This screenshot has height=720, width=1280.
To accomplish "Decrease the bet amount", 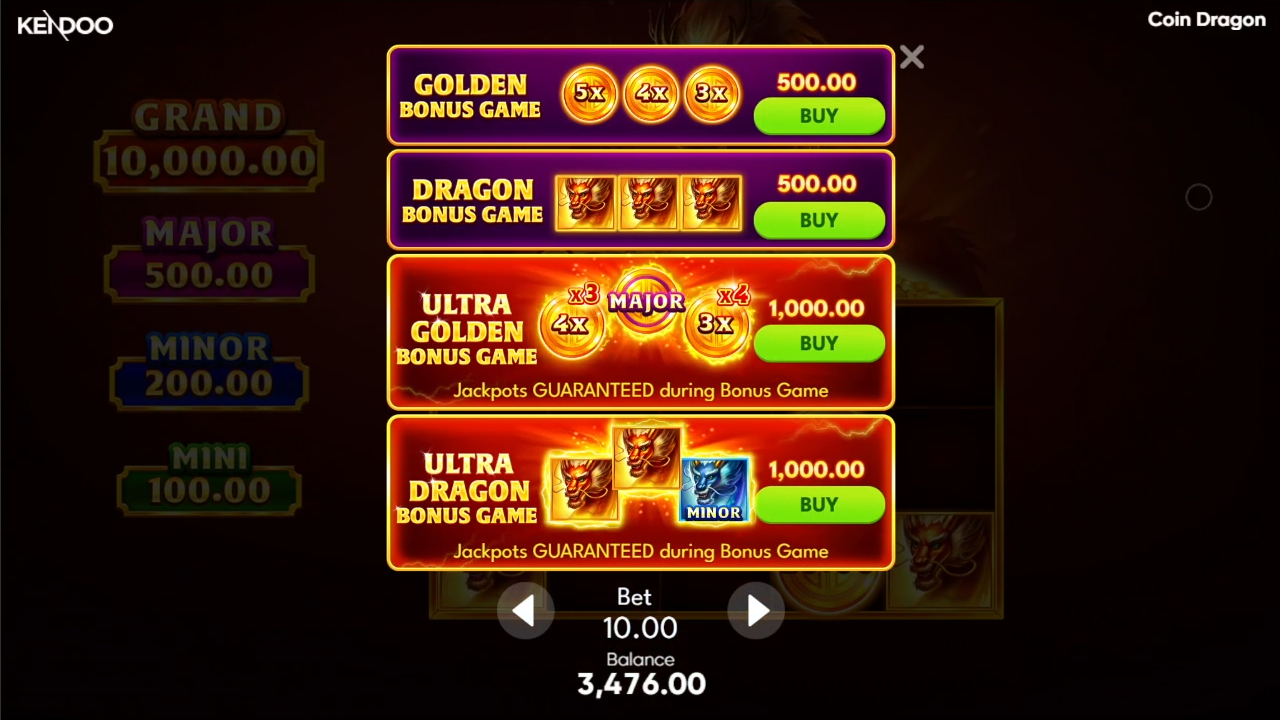I will (525, 611).
